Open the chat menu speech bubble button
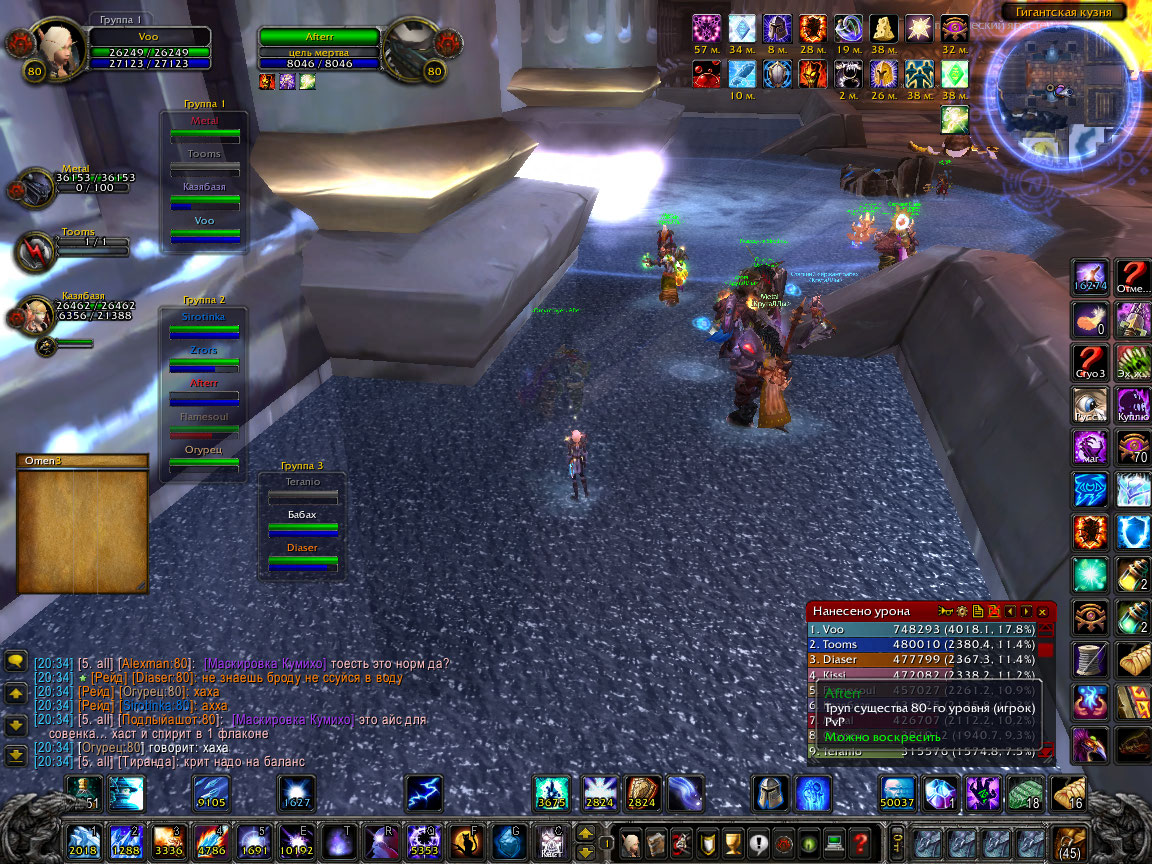Screen dimensions: 1152x864 (16, 661)
